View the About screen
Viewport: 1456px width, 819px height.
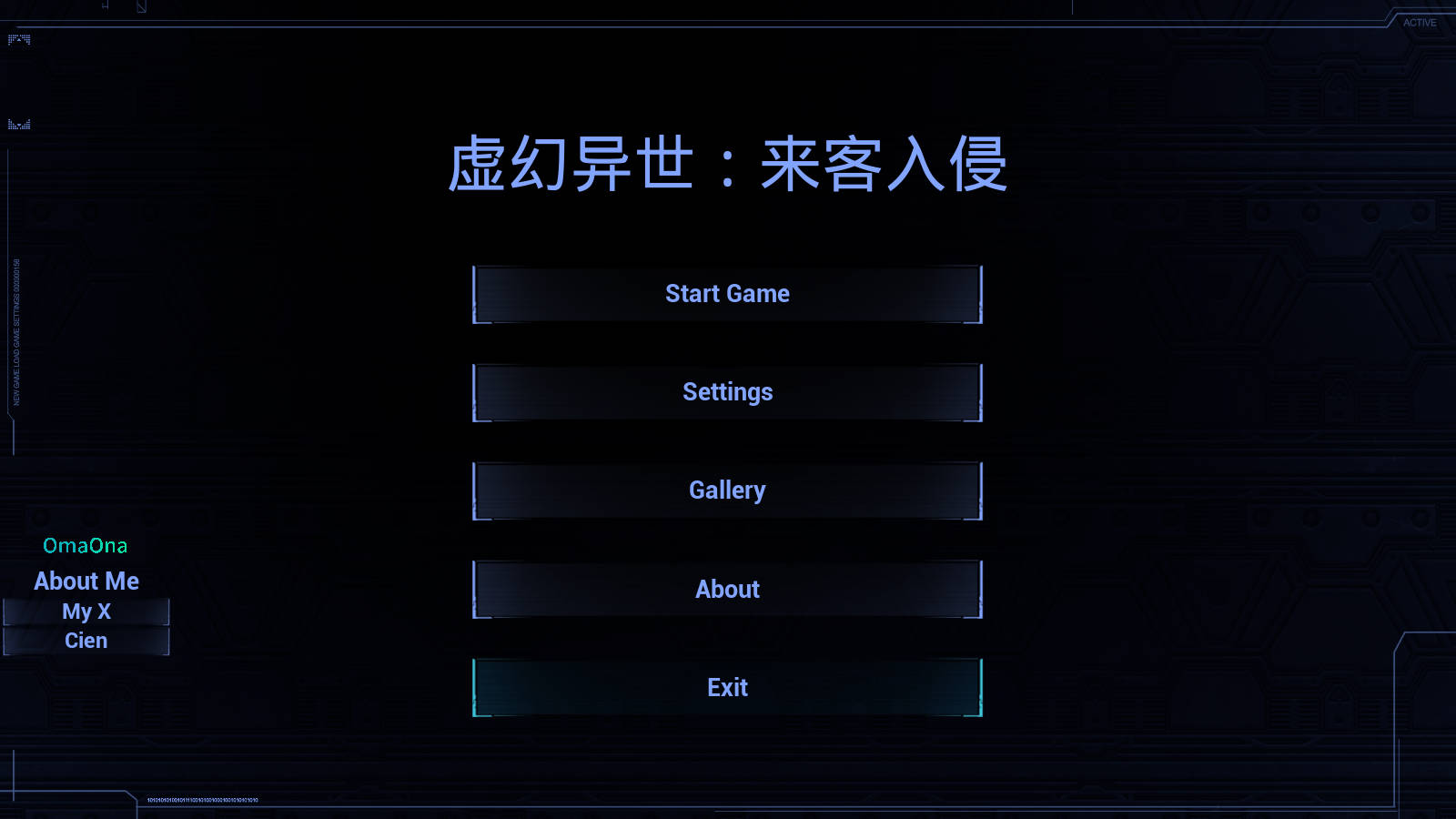coord(727,589)
